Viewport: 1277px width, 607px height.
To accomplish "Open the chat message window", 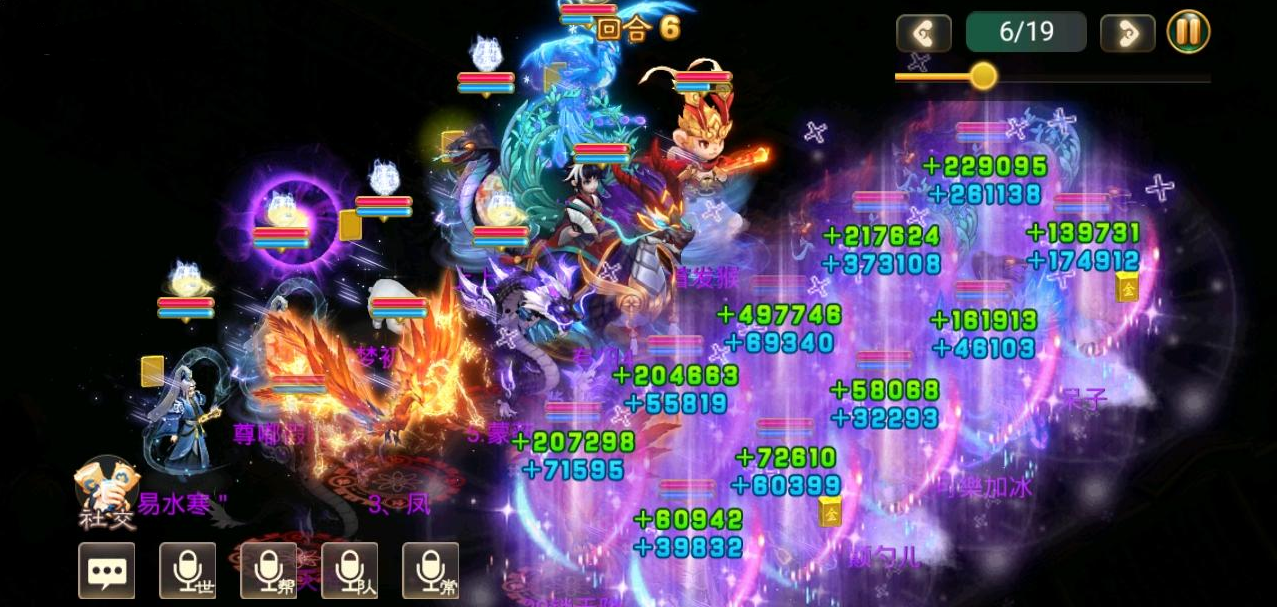I will 106,570.
